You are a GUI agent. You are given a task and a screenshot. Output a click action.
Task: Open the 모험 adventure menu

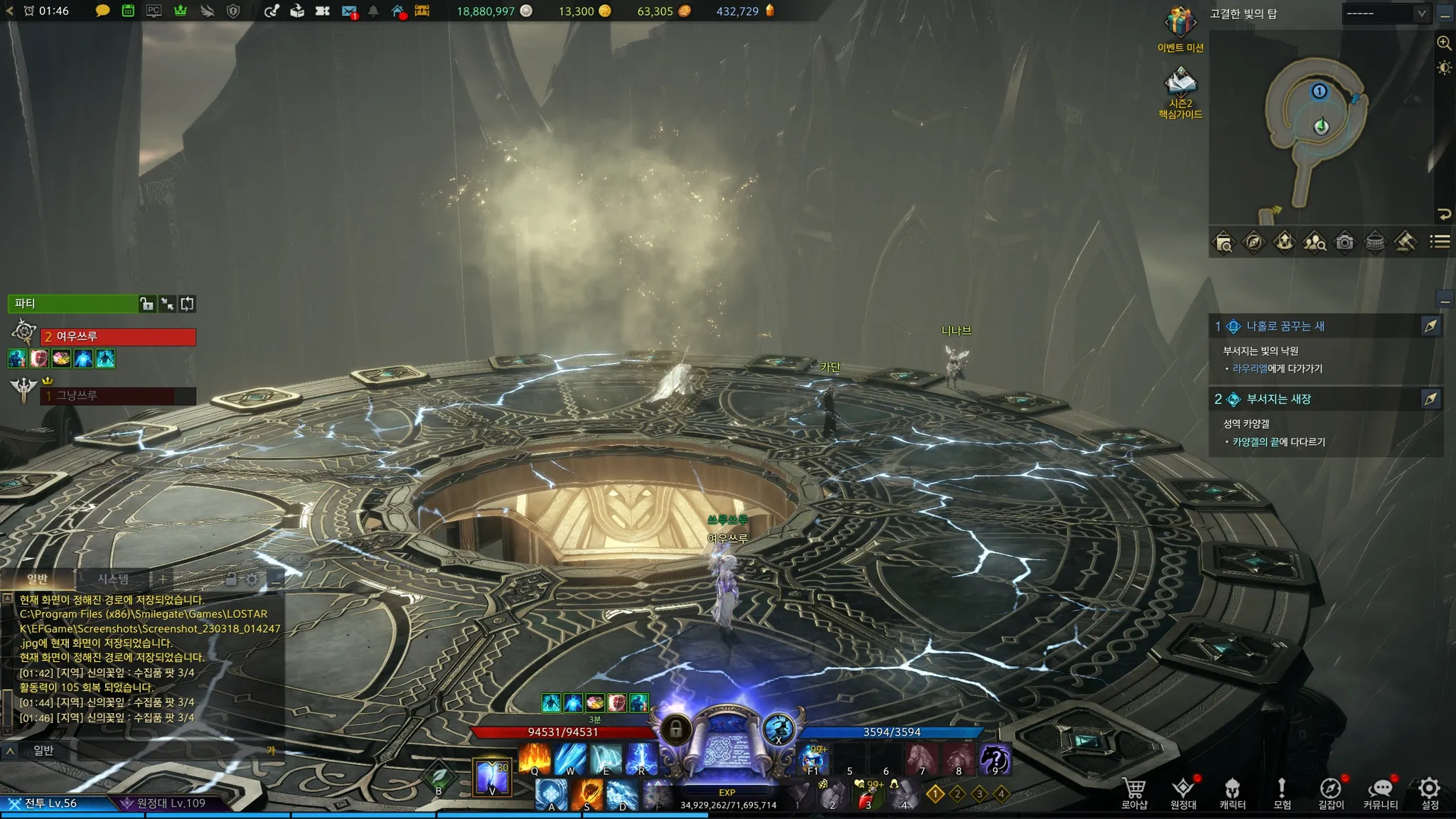[1281, 792]
